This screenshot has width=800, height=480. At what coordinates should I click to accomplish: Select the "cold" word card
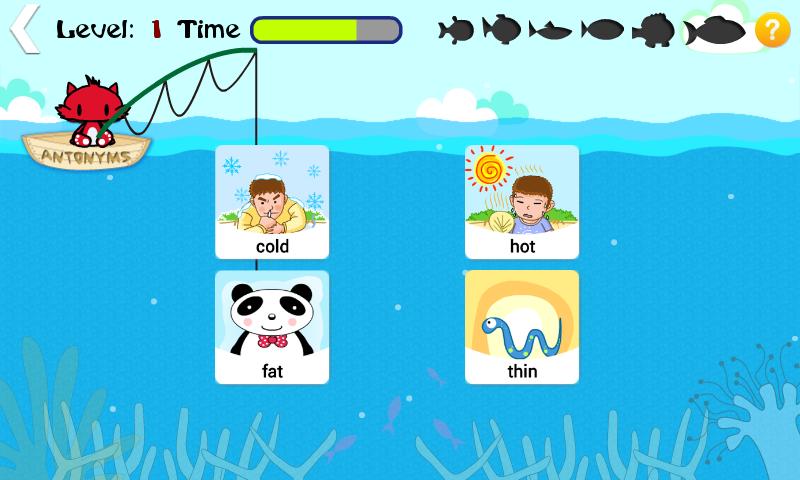pyautogui.click(x=272, y=202)
